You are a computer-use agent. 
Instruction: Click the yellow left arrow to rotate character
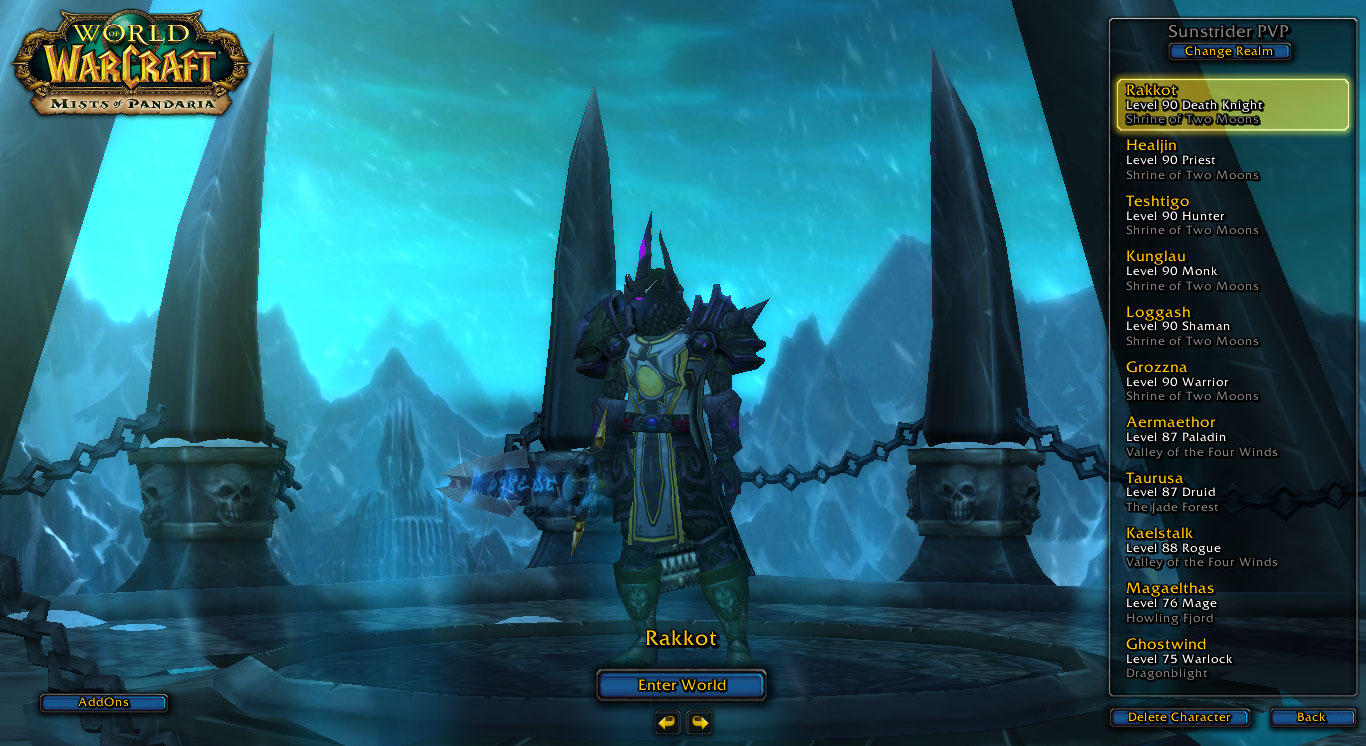[668, 723]
